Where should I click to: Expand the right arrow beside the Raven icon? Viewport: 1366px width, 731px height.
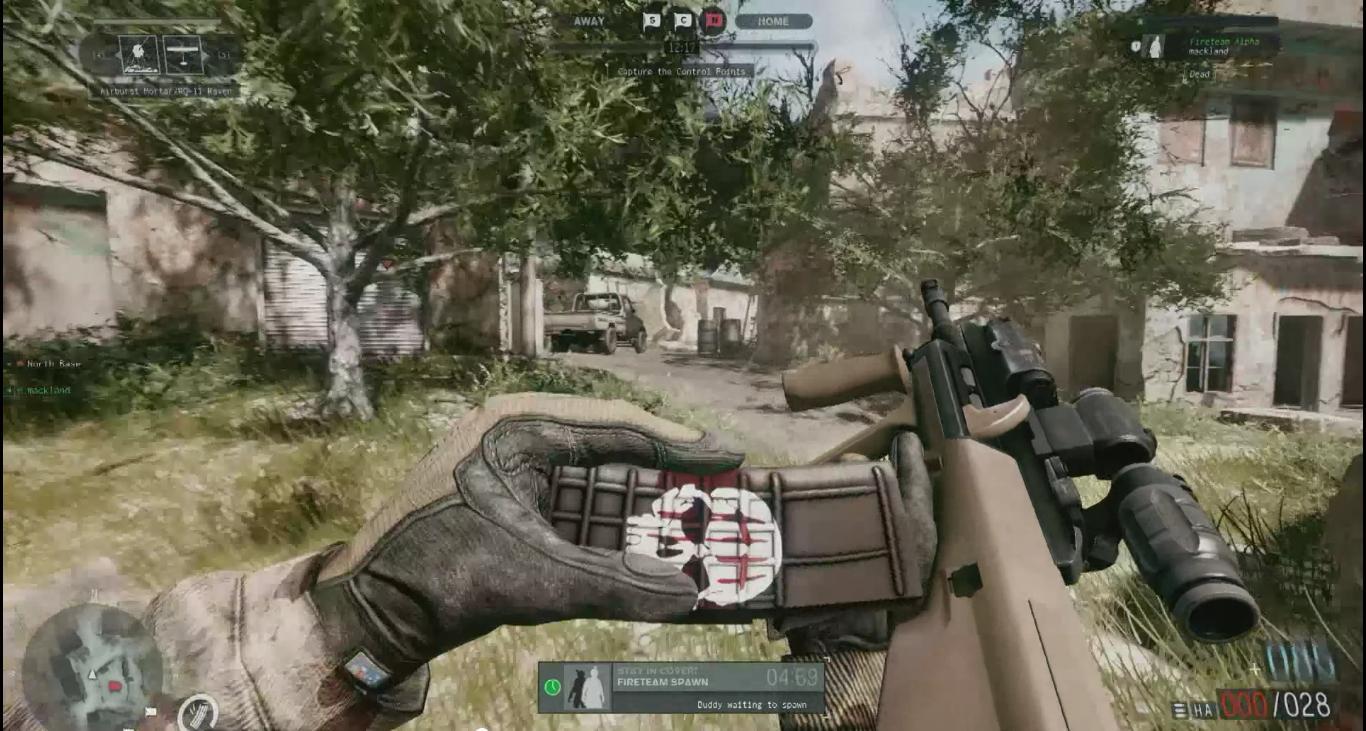coord(205,55)
